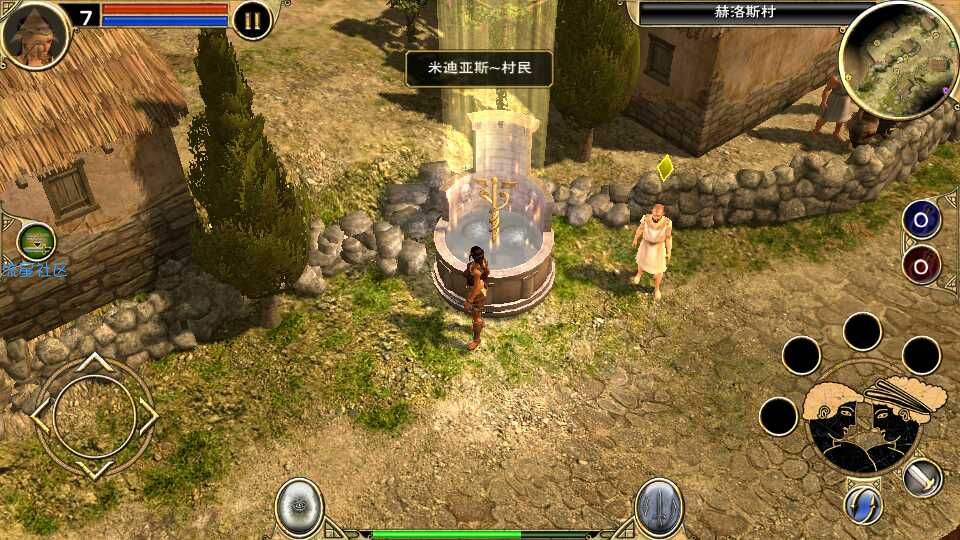Tap the sword-emblem oval button

pos(659,506)
